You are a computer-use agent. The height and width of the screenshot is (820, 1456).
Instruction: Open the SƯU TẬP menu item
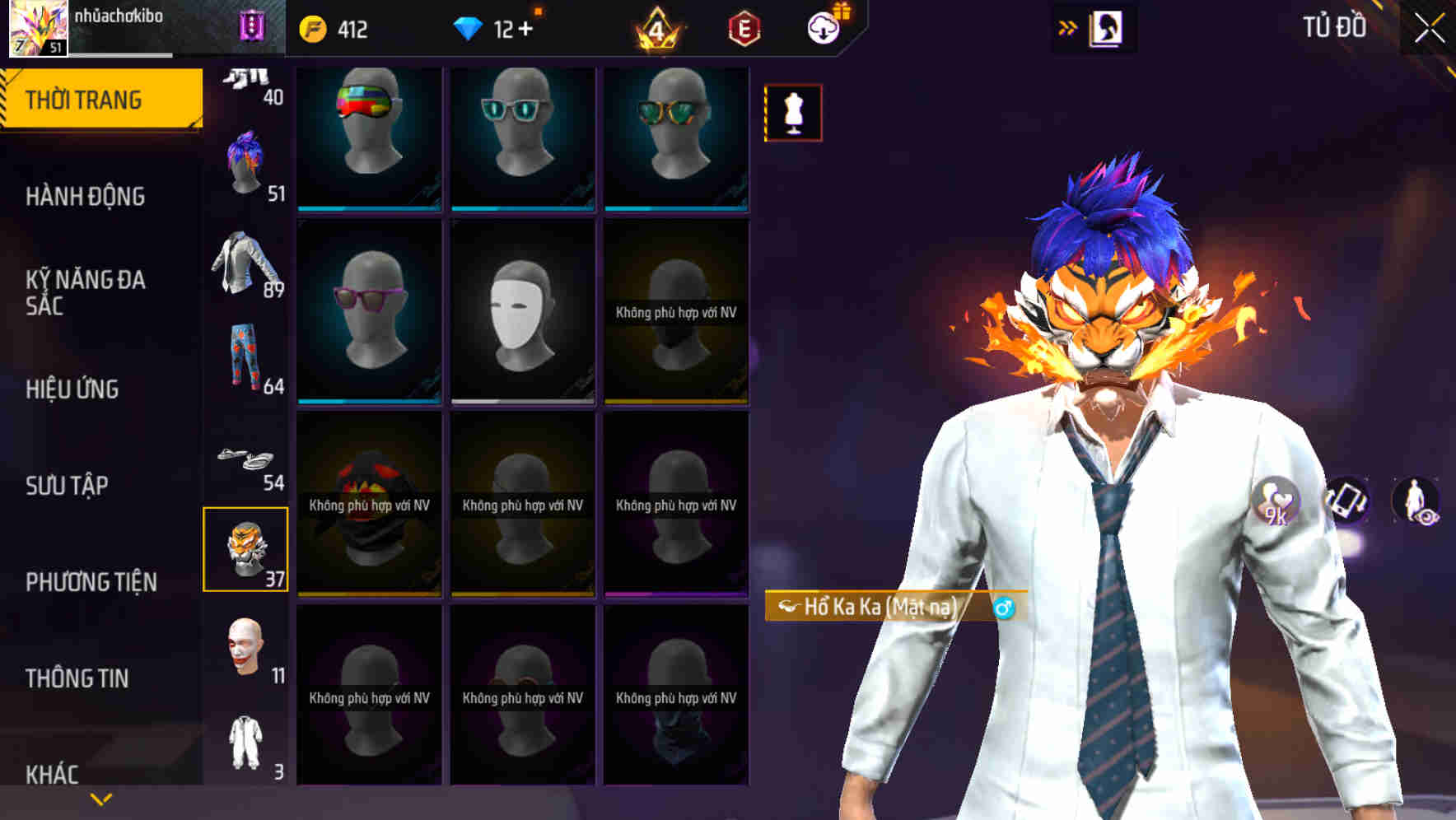tap(68, 486)
